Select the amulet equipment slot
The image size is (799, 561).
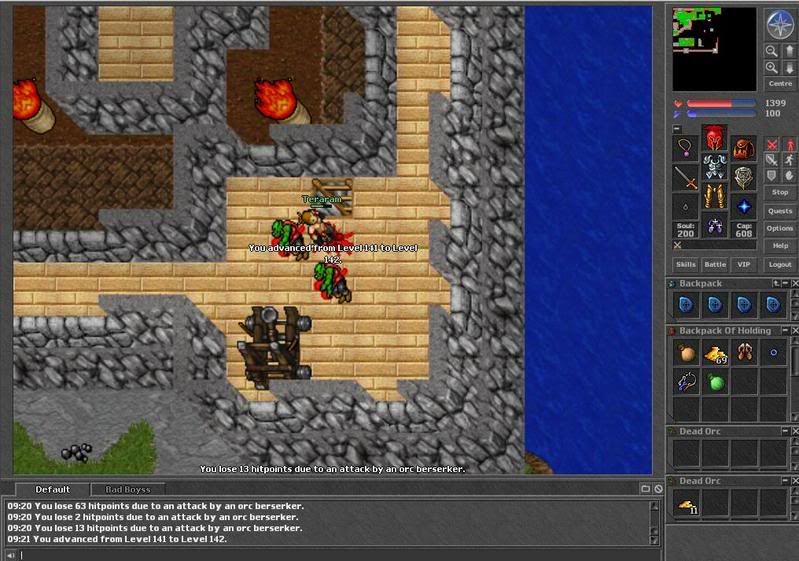point(685,148)
